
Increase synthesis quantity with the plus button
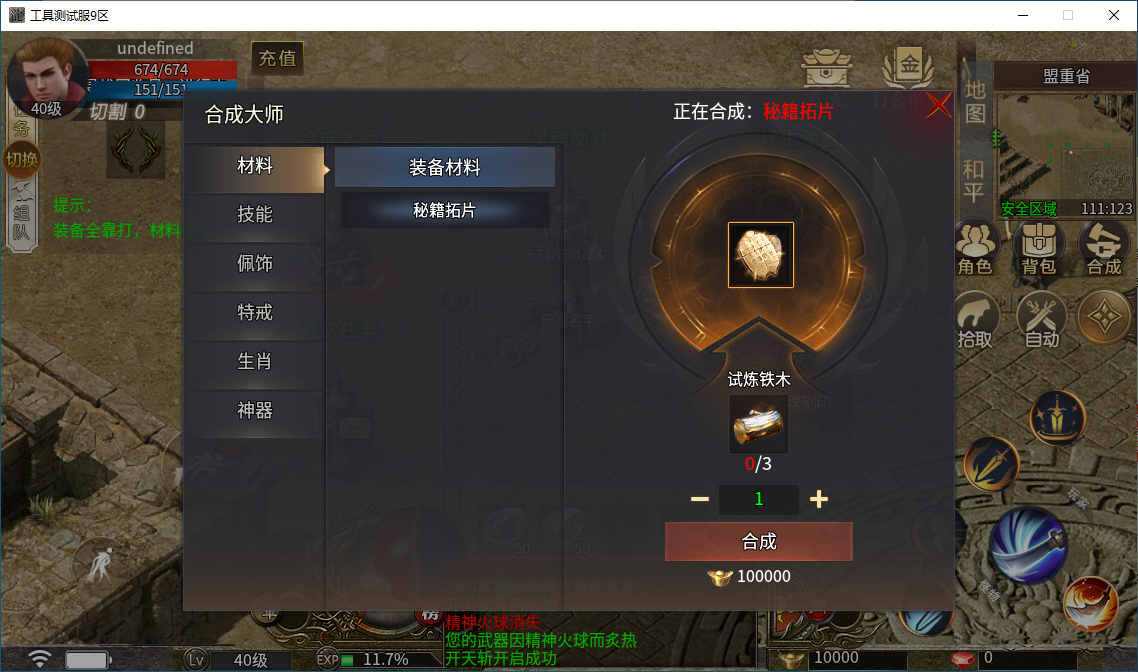[819, 499]
